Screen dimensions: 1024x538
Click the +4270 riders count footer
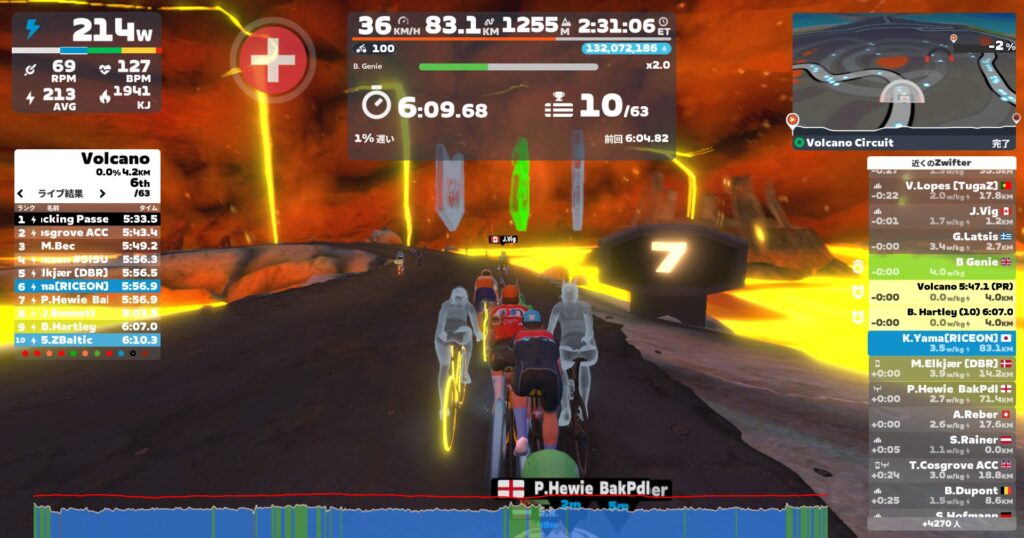click(x=941, y=523)
